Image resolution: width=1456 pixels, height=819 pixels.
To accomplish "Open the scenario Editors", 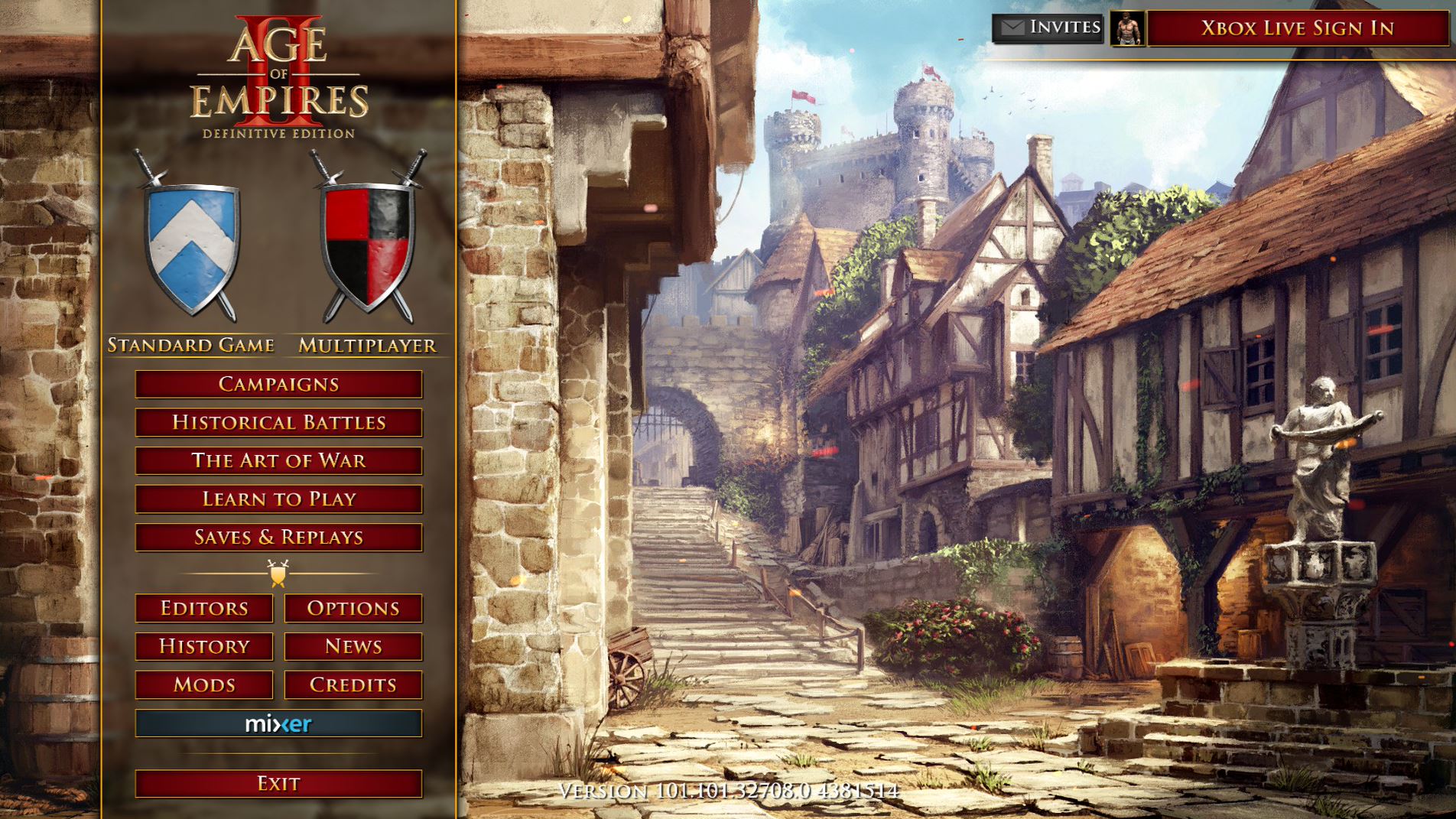I will pyautogui.click(x=203, y=609).
